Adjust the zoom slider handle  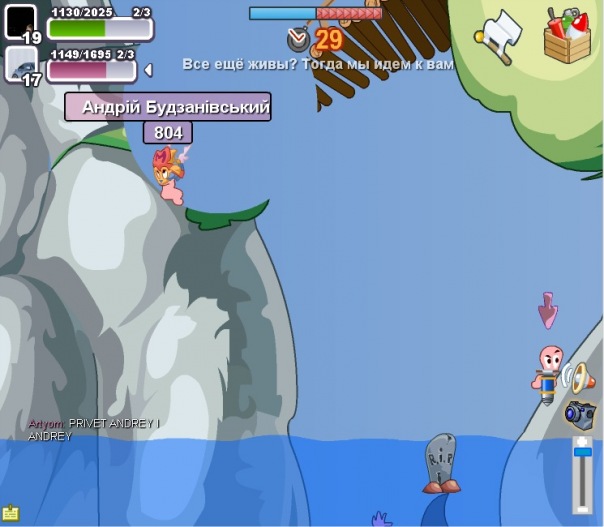(x=582, y=454)
